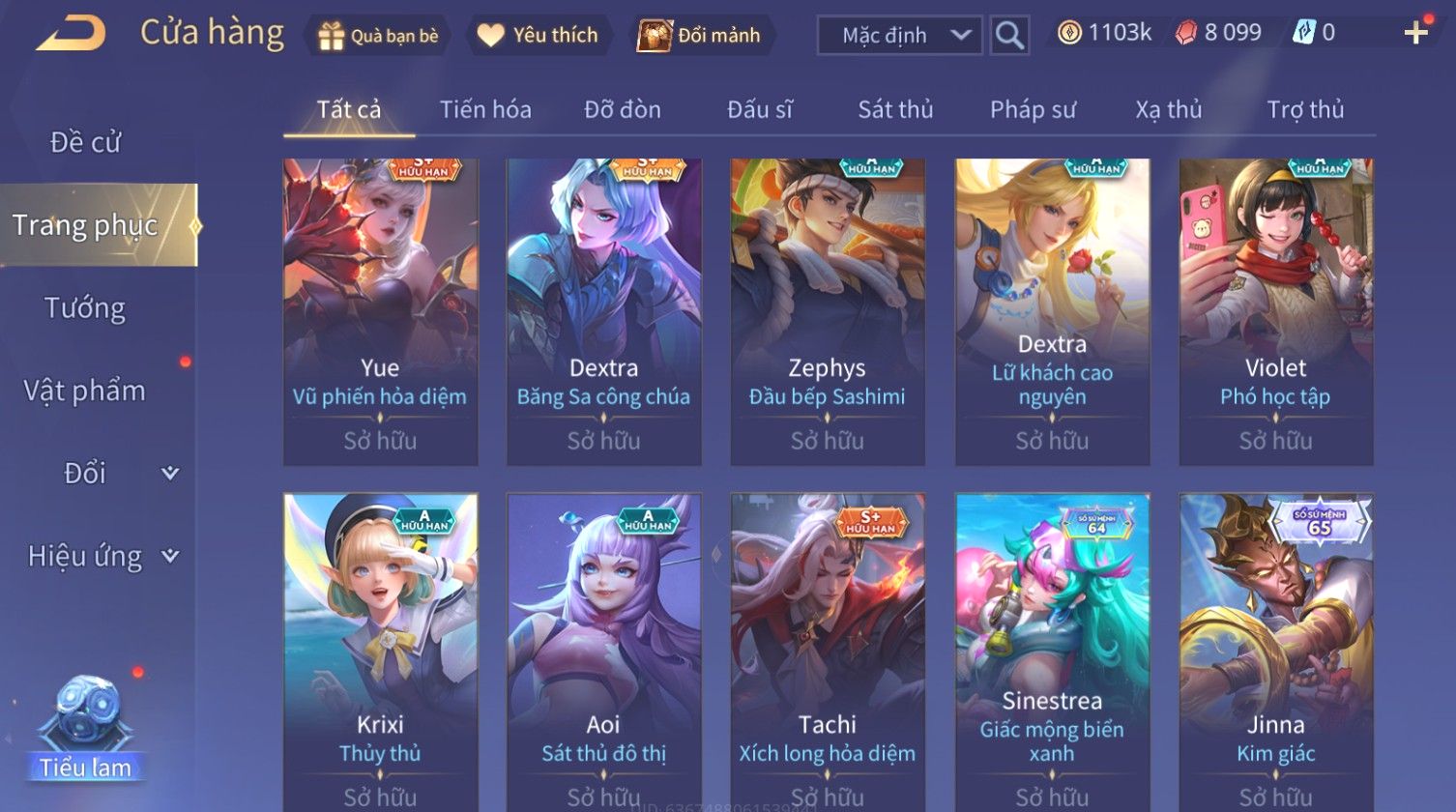Switch to the Tiến hóa tab
1456x812 pixels.
pos(485,110)
